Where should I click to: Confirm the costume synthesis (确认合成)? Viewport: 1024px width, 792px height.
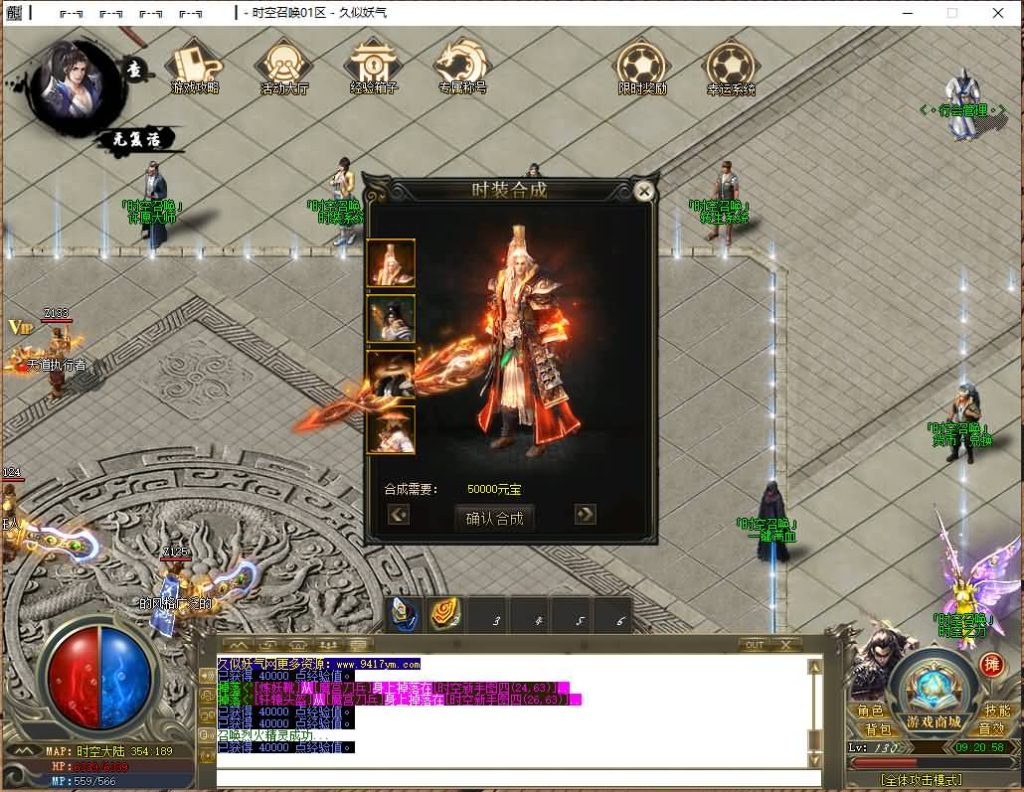494,518
